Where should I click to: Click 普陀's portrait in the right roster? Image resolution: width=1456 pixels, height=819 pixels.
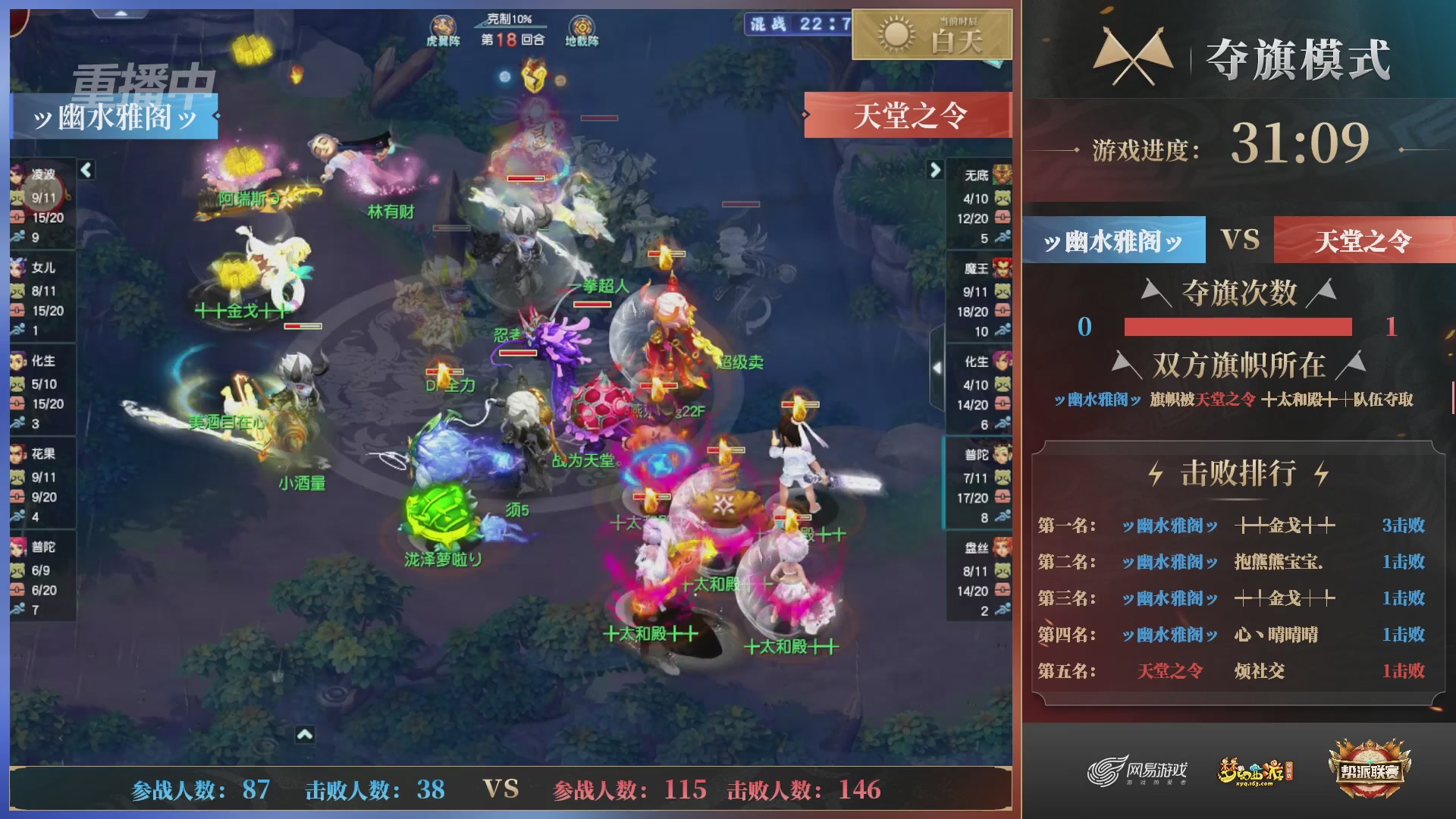pos(1001,455)
